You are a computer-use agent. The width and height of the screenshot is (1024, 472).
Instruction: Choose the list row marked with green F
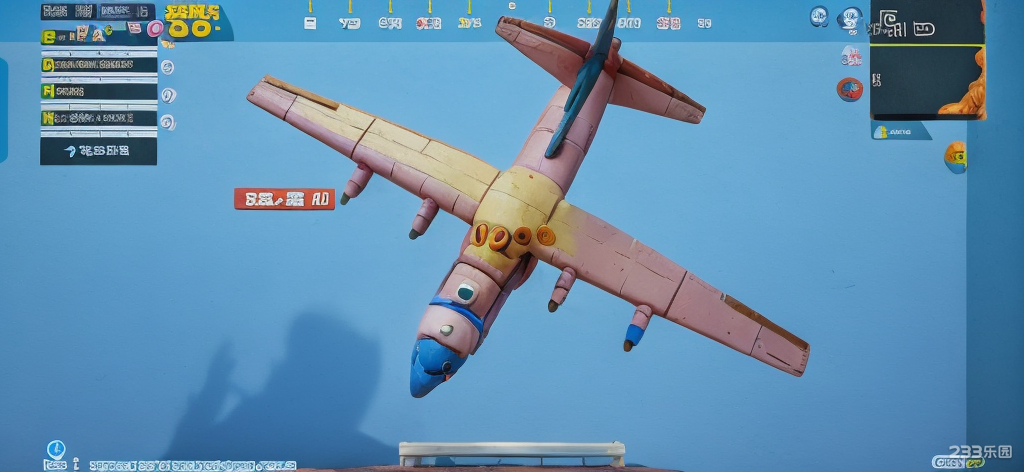(98, 91)
